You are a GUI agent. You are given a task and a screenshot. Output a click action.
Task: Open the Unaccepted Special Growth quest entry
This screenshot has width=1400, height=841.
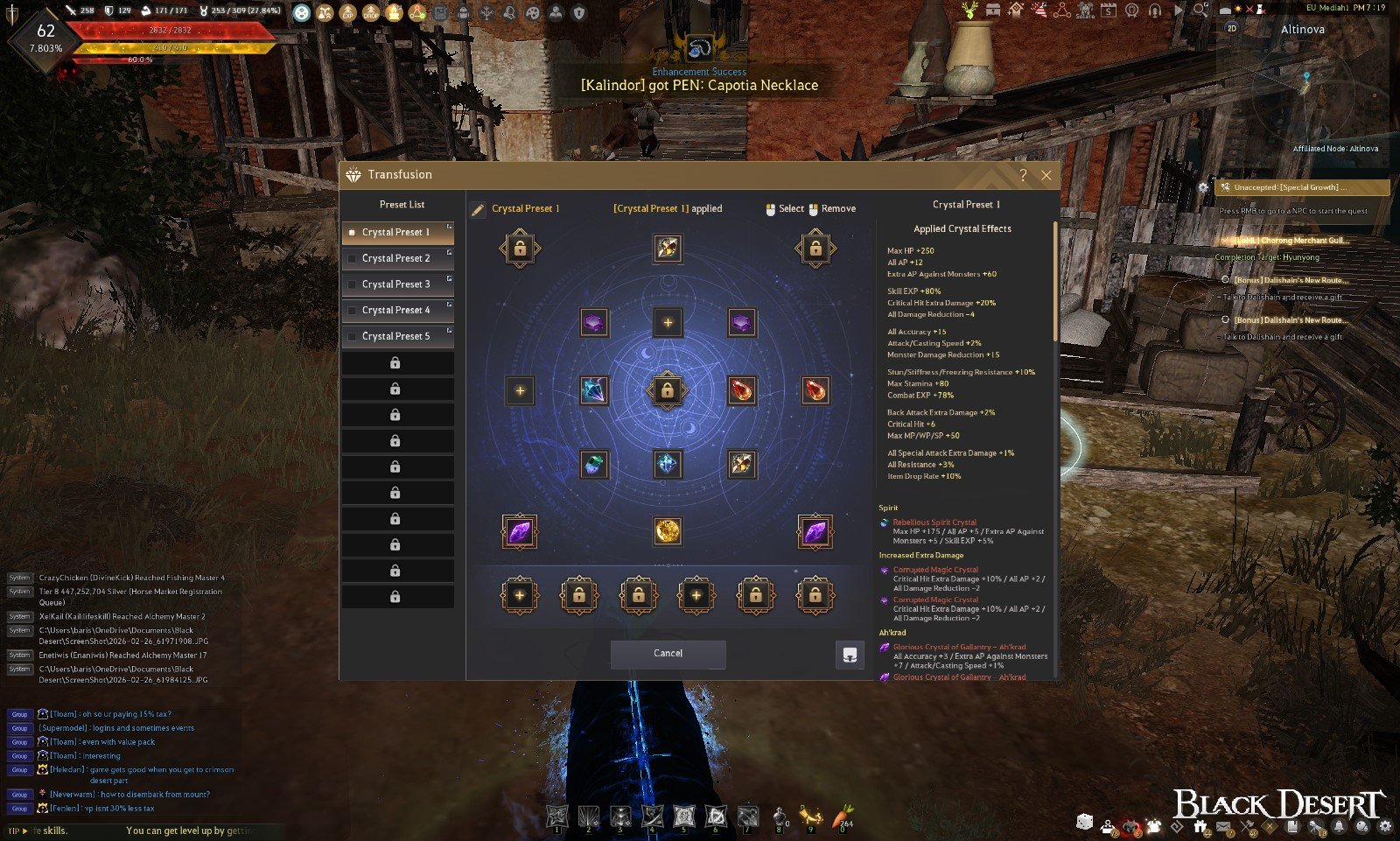[x=1302, y=187]
